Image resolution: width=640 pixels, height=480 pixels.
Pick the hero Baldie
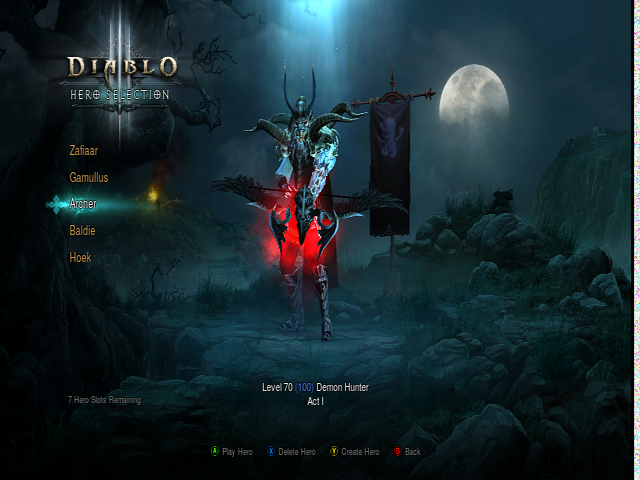[x=82, y=231]
